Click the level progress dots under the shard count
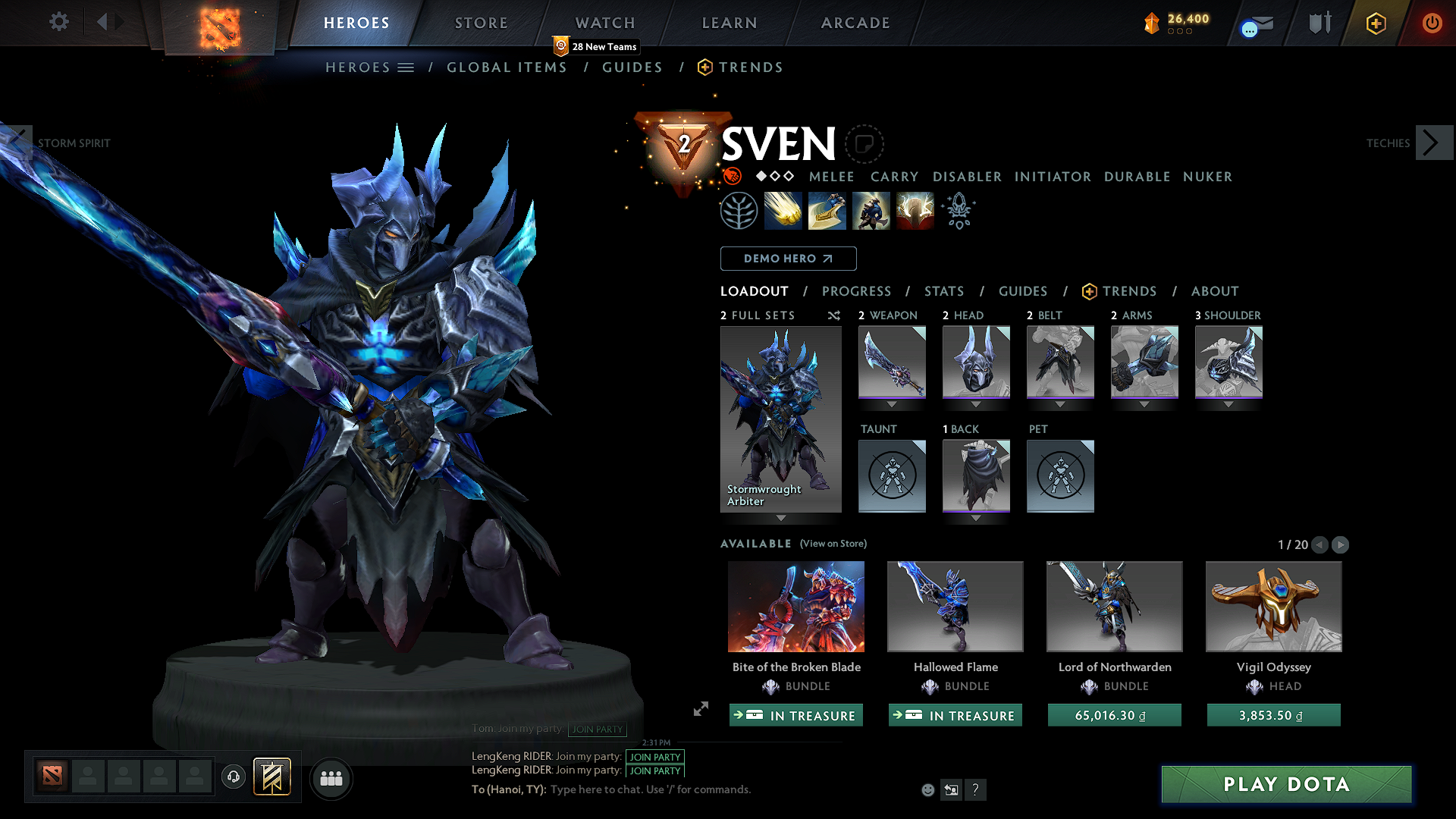Image resolution: width=1456 pixels, height=819 pixels. [x=1181, y=33]
